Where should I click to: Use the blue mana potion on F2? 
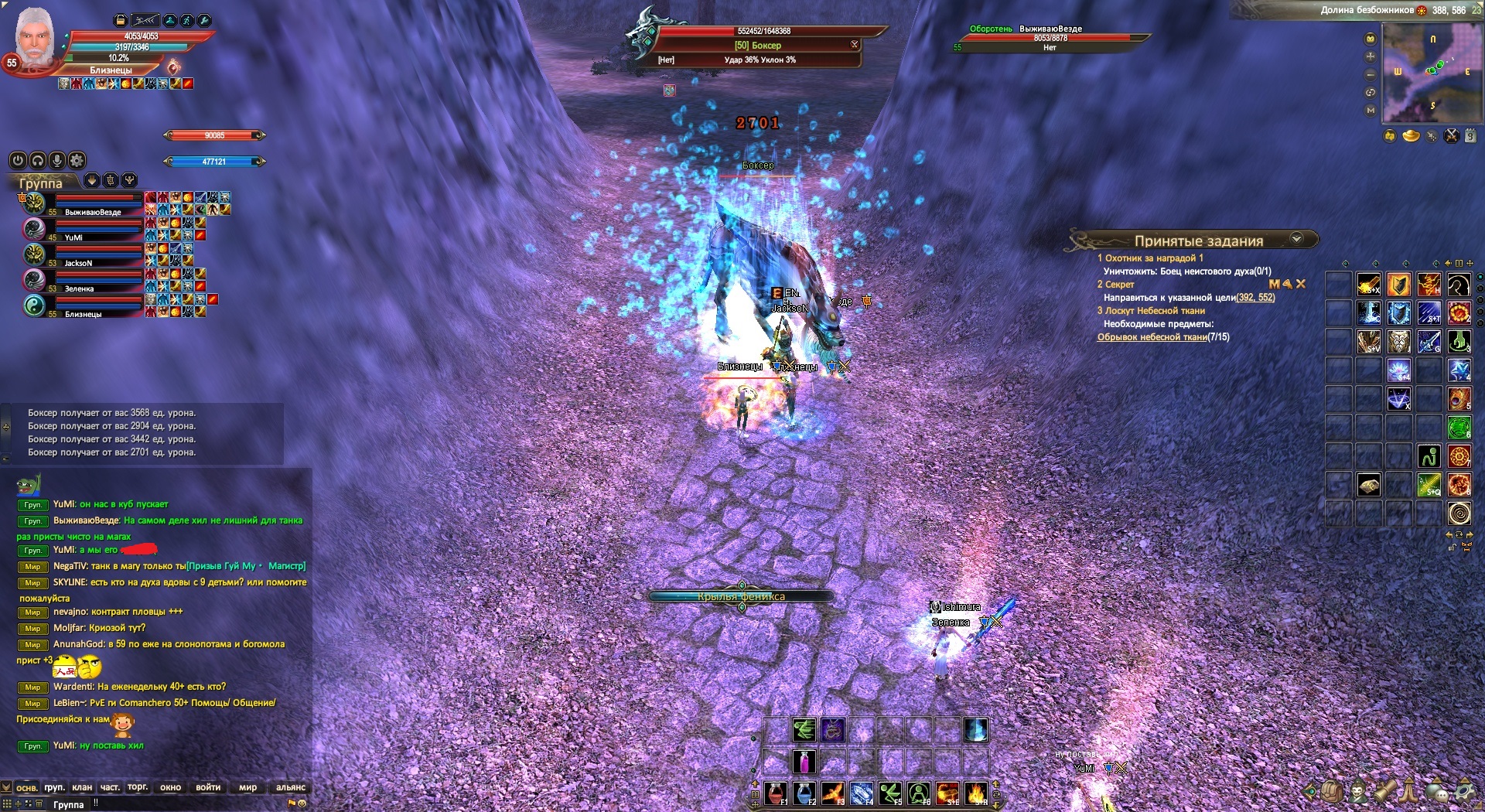[x=804, y=793]
